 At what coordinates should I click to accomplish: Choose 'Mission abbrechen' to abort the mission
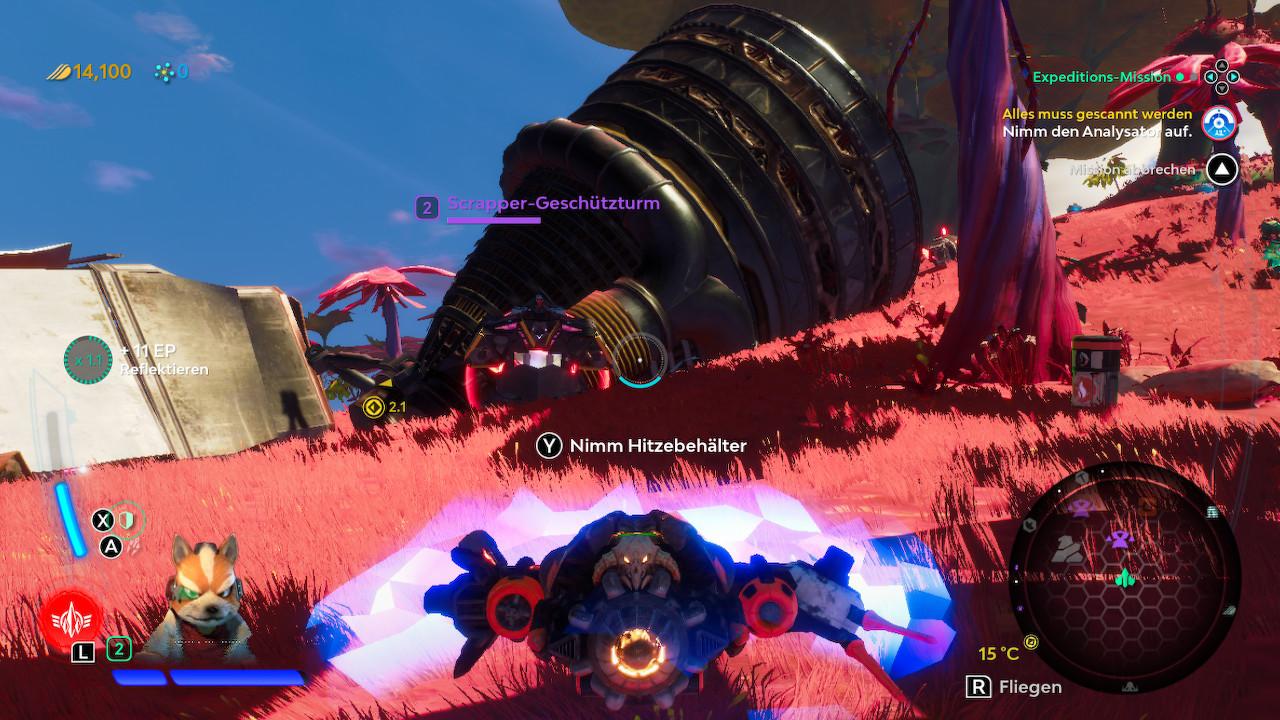click(1132, 170)
